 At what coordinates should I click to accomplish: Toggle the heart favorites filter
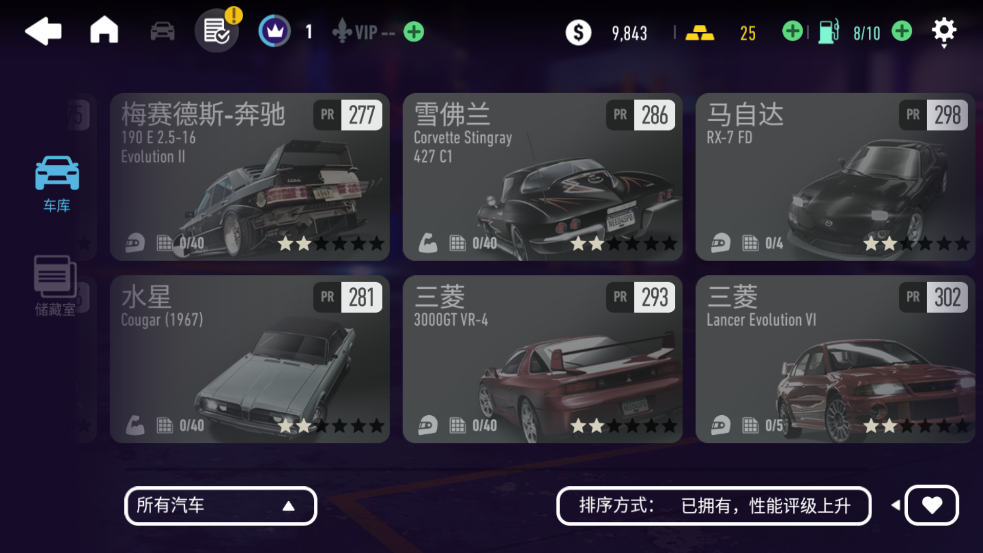[x=931, y=506]
